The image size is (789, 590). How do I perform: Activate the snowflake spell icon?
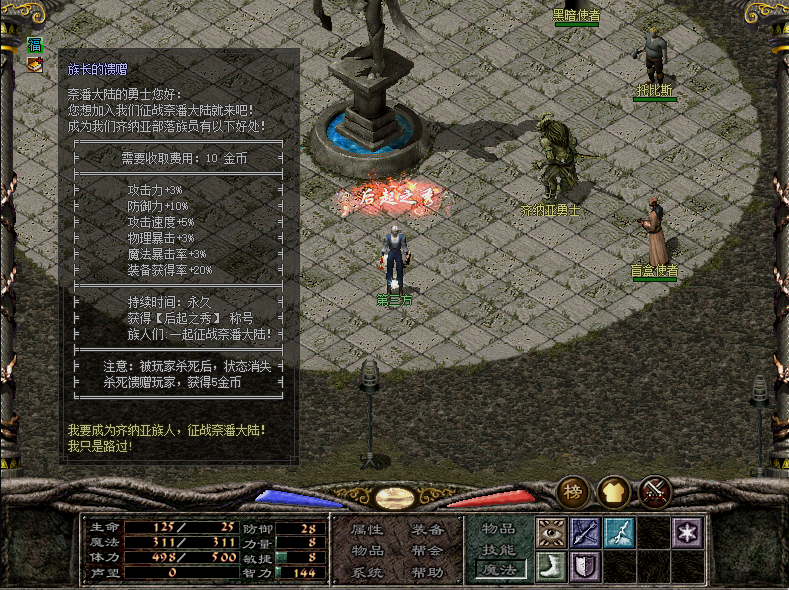click(x=687, y=532)
